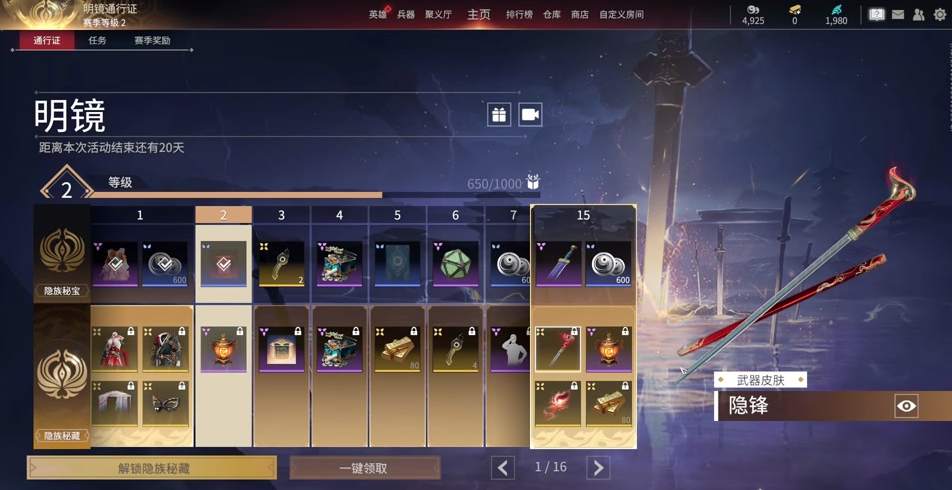Open the 商店 shop
Viewport: 952px width, 490px height.
580,14
